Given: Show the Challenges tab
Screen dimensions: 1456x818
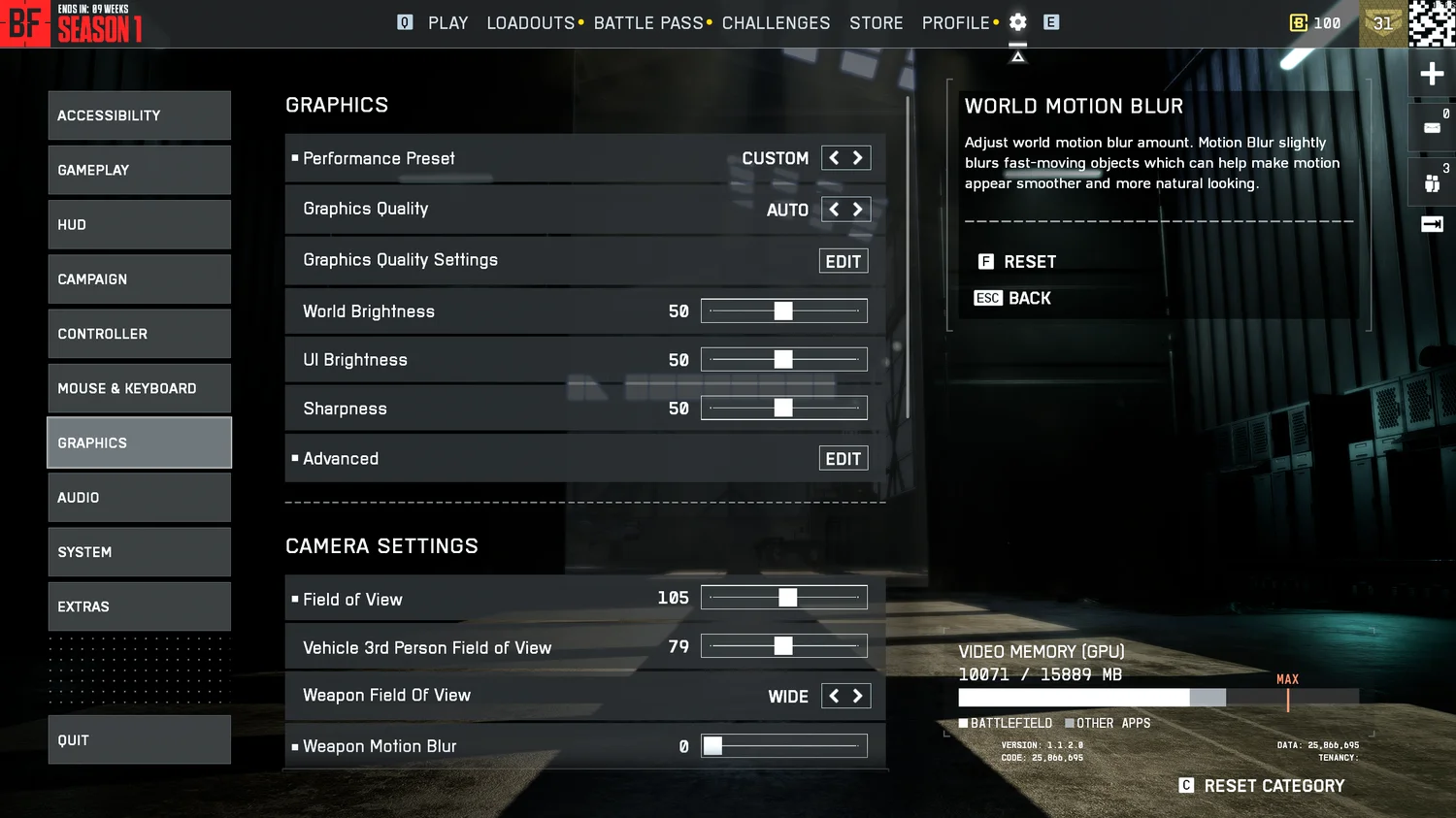Looking at the screenshot, I should click(x=776, y=23).
